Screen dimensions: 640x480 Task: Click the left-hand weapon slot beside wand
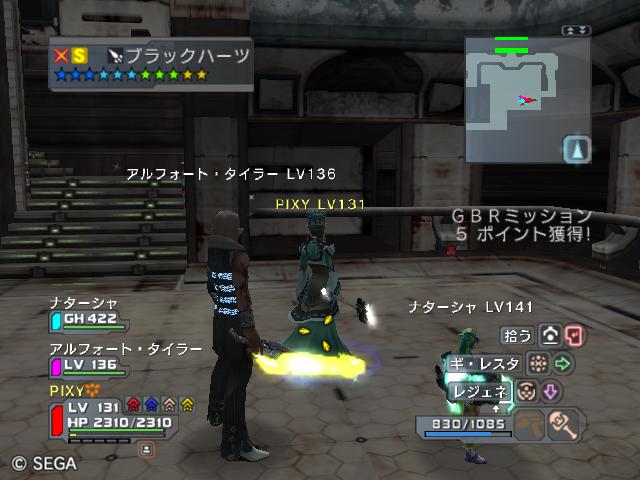click(x=531, y=426)
